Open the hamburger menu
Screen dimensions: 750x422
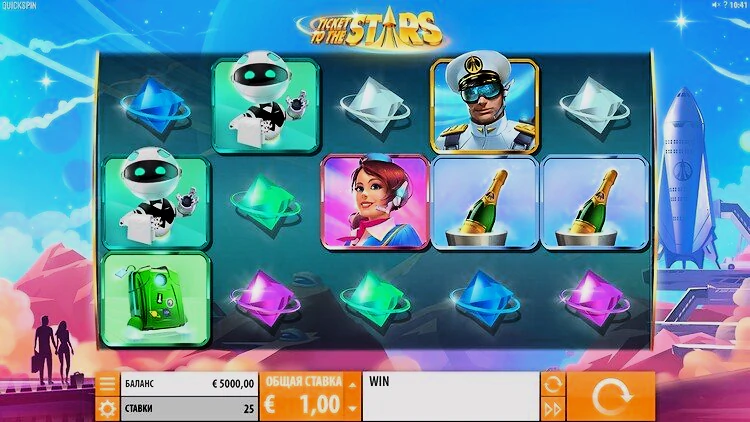pos(107,385)
